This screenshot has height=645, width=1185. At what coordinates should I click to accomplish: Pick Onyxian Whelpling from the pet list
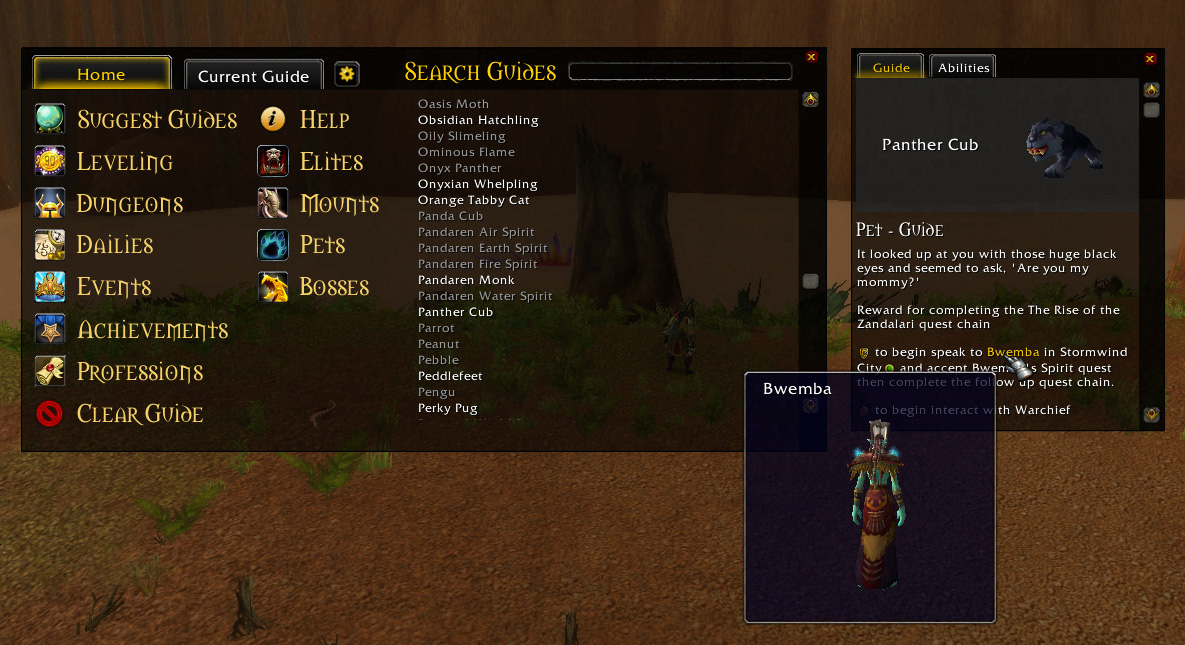[477, 184]
